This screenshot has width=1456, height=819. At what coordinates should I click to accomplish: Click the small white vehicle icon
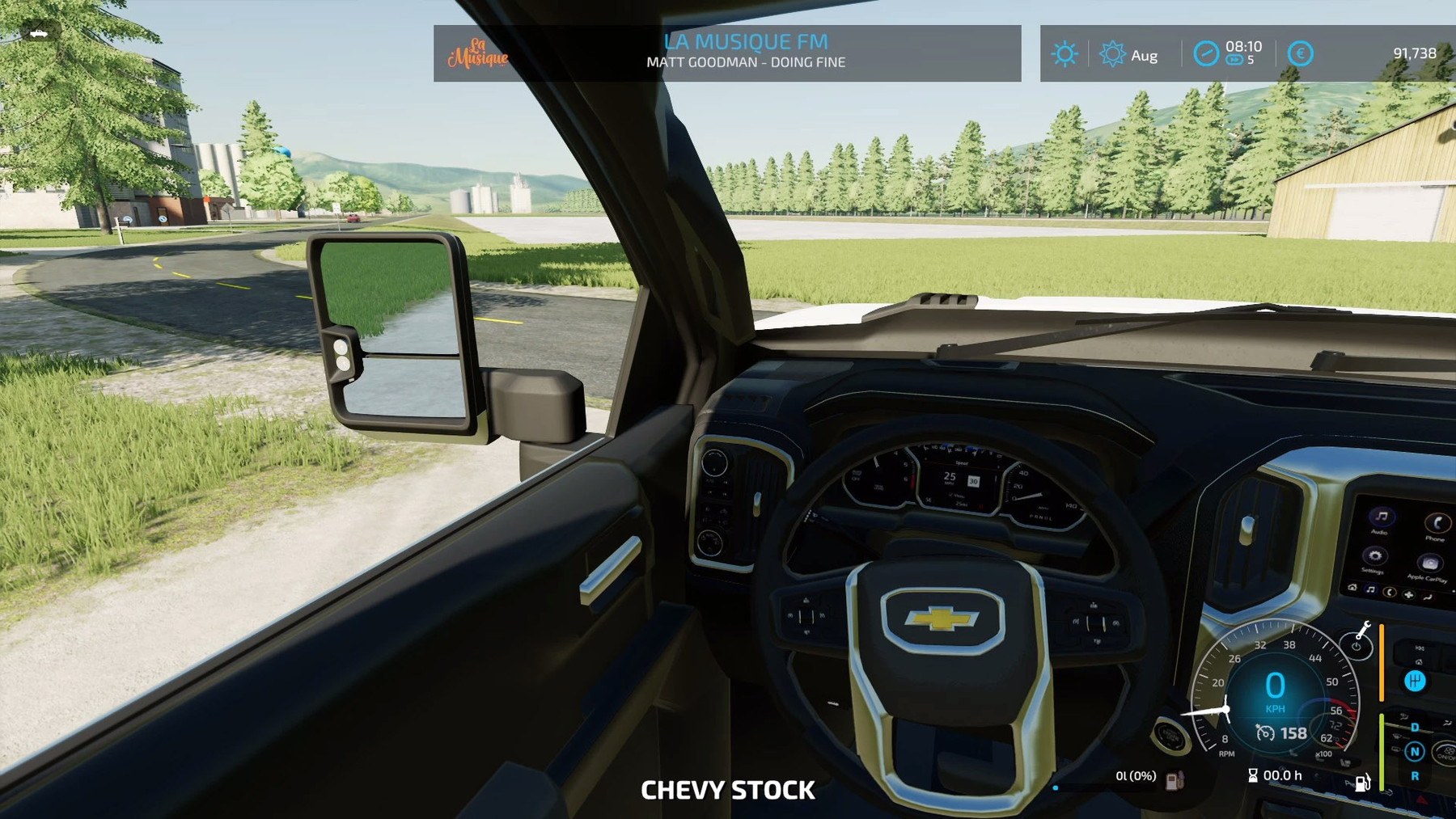pyautogui.click(x=38, y=33)
